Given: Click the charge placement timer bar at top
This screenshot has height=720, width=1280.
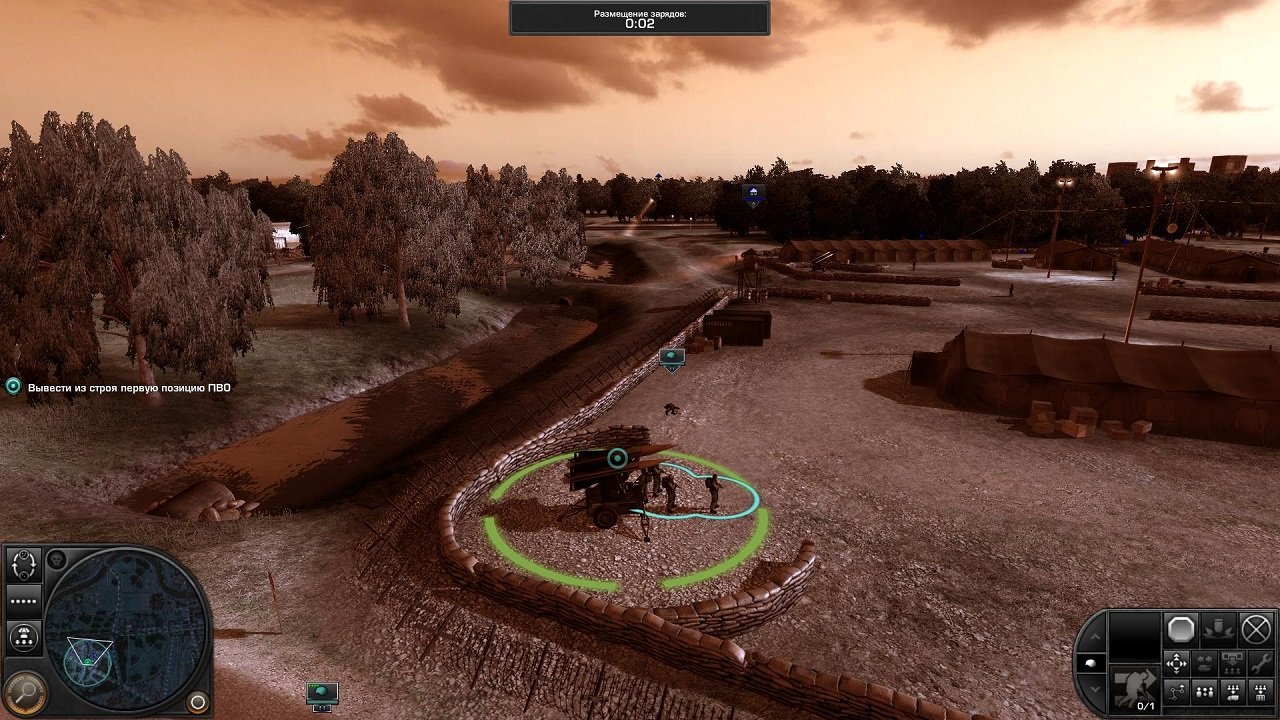Looking at the screenshot, I should 640,16.
